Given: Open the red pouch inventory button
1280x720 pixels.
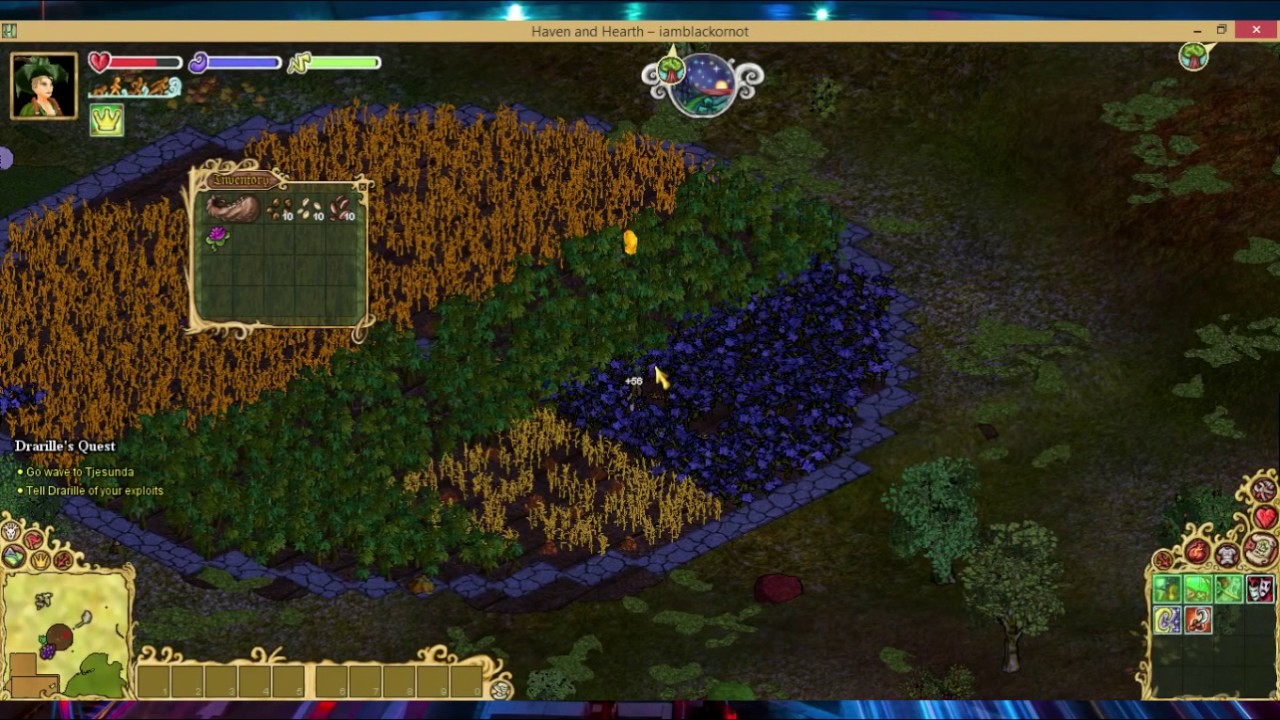Looking at the screenshot, I should point(1197,551).
